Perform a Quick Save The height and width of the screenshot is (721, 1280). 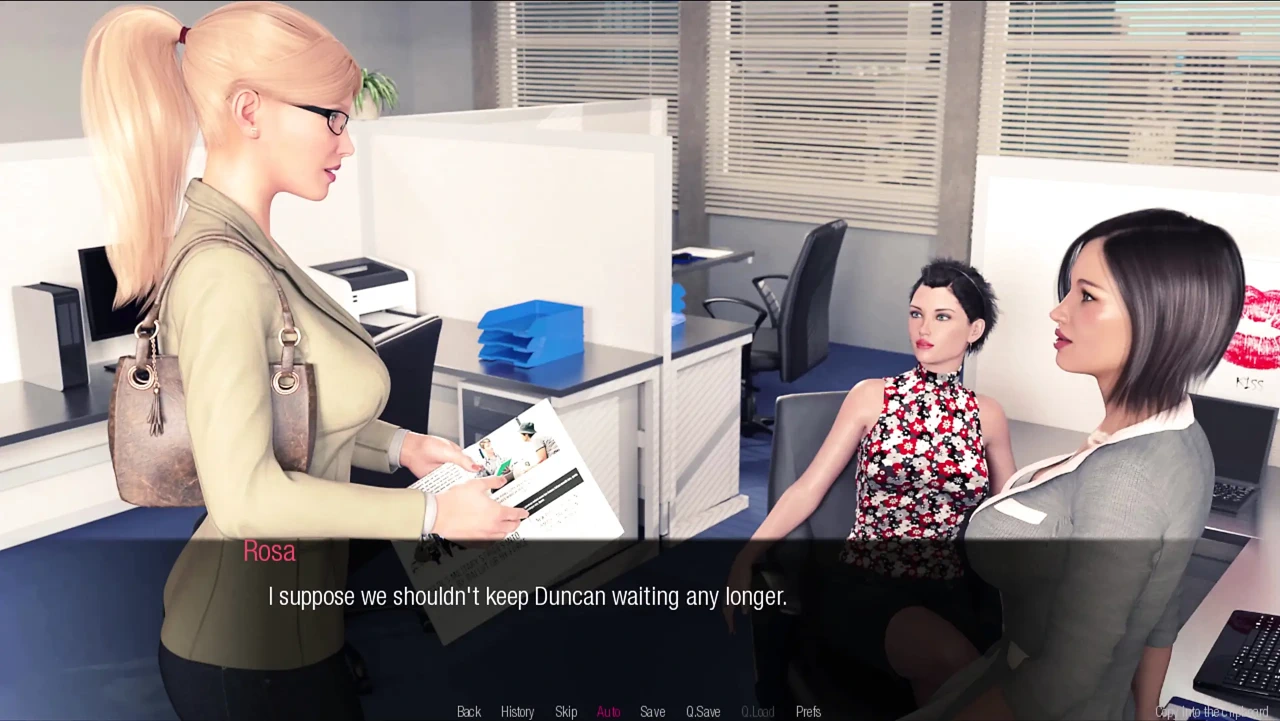tap(703, 711)
